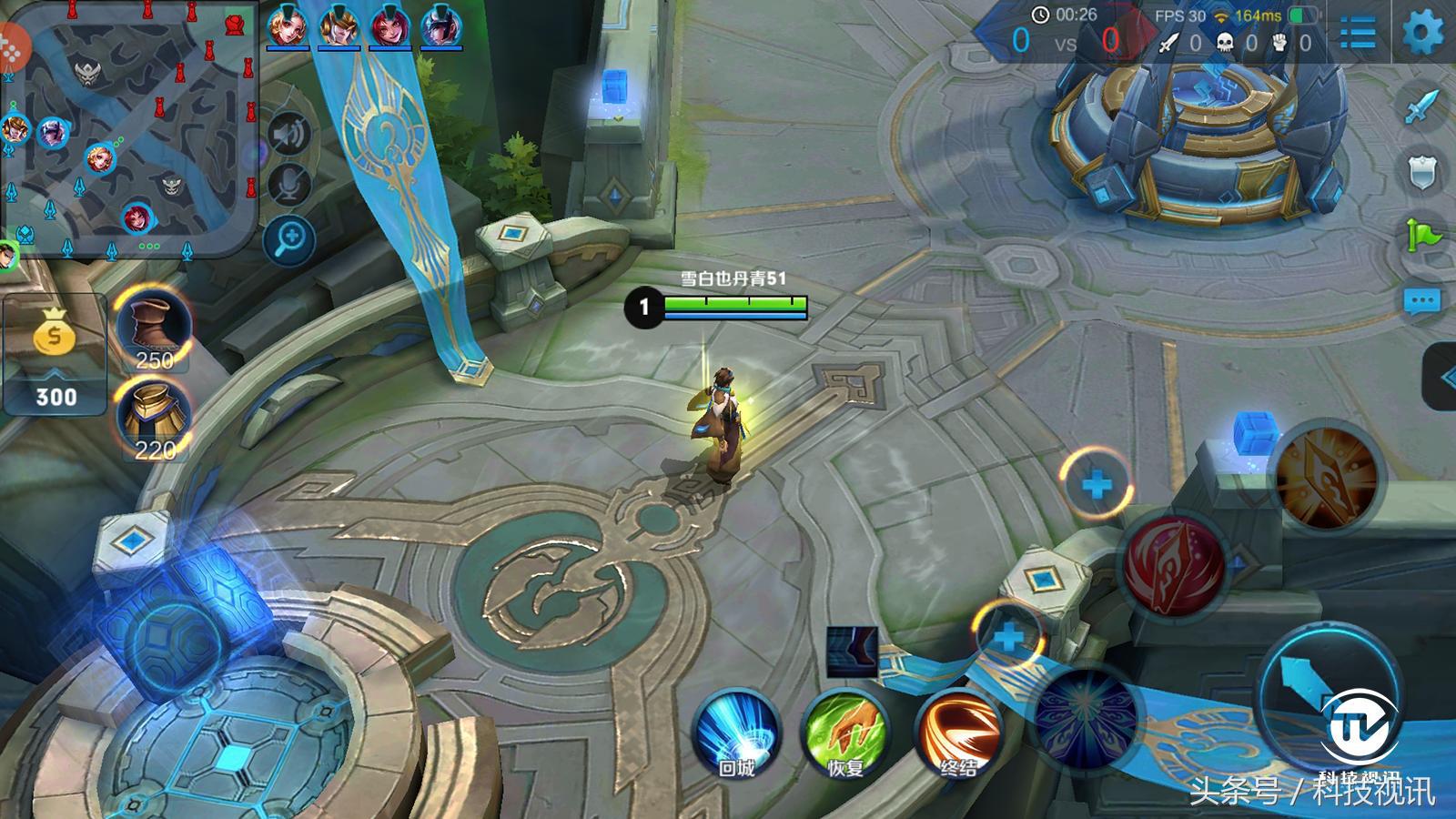Open the gold shop showing 300
This screenshot has width=1456, height=819.
(x=55, y=355)
